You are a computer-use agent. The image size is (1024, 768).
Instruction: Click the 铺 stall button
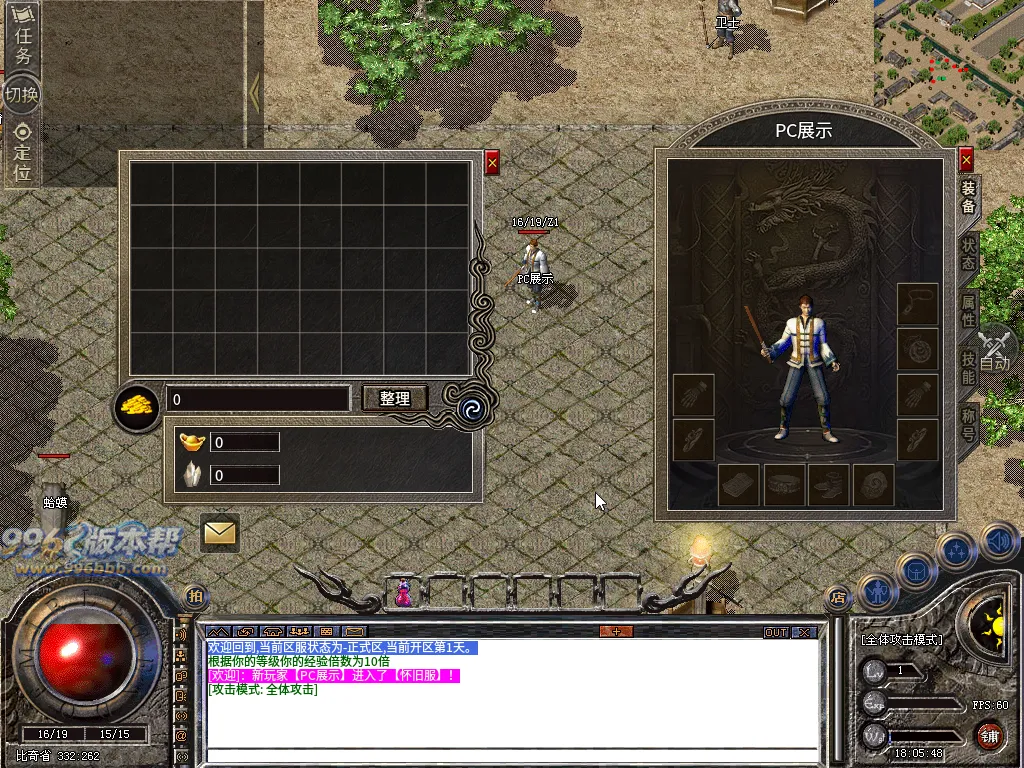point(989,738)
